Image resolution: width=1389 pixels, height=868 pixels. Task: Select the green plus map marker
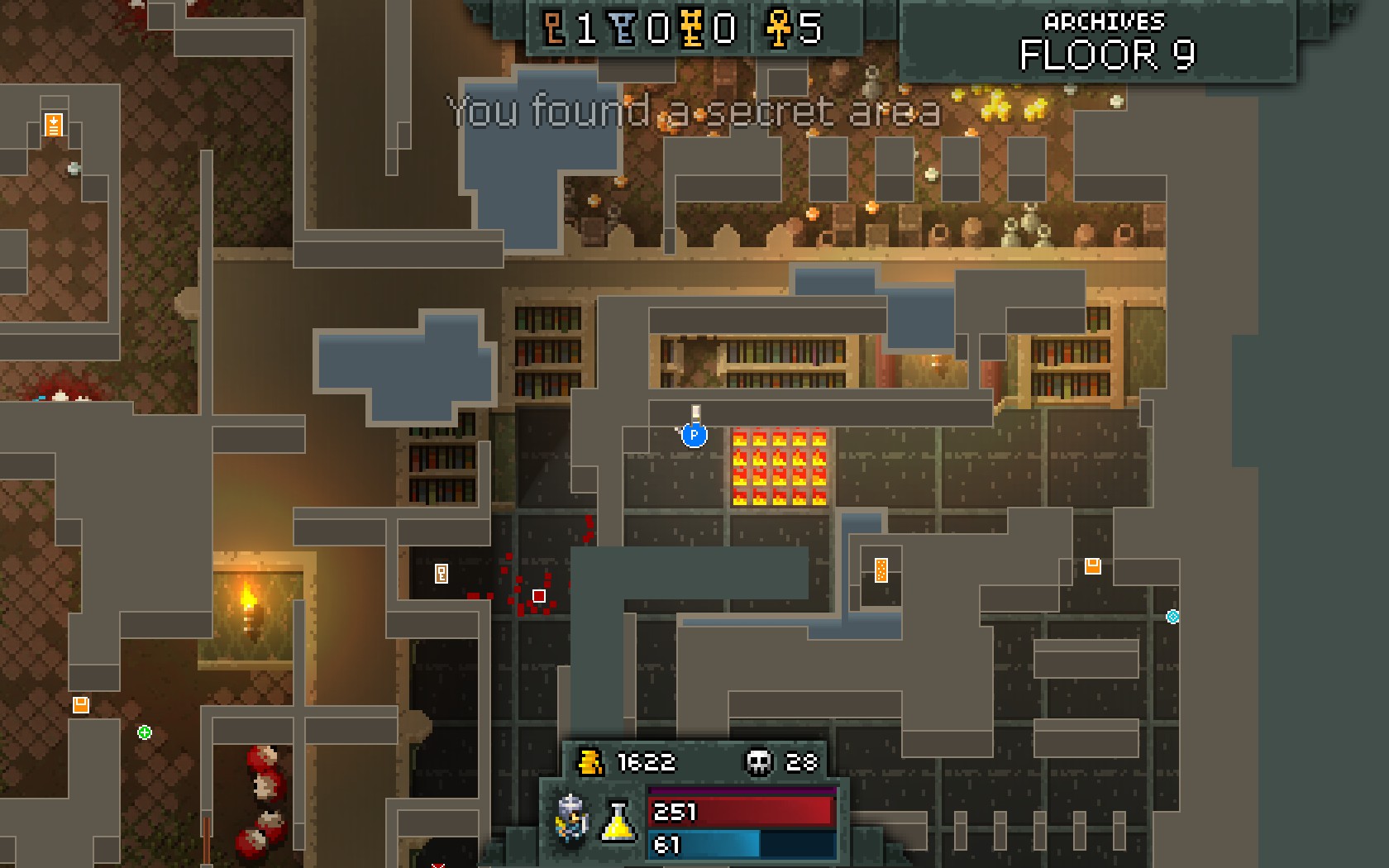pyautogui.click(x=145, y=732)
